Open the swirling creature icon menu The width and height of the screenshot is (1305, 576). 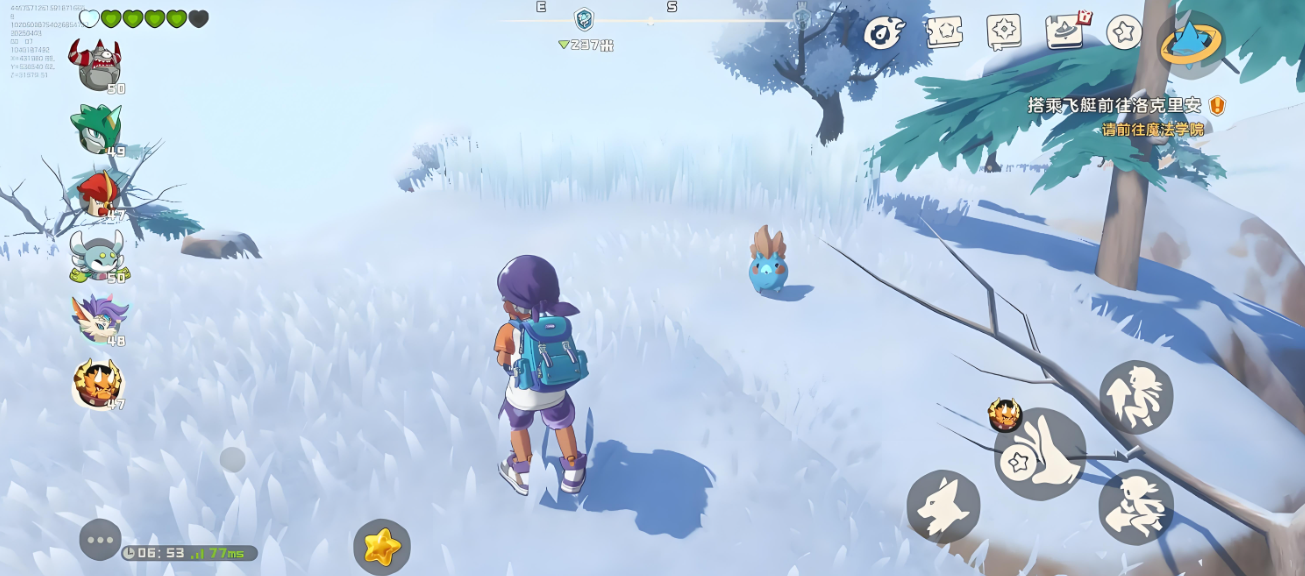[x=885, y=33]
